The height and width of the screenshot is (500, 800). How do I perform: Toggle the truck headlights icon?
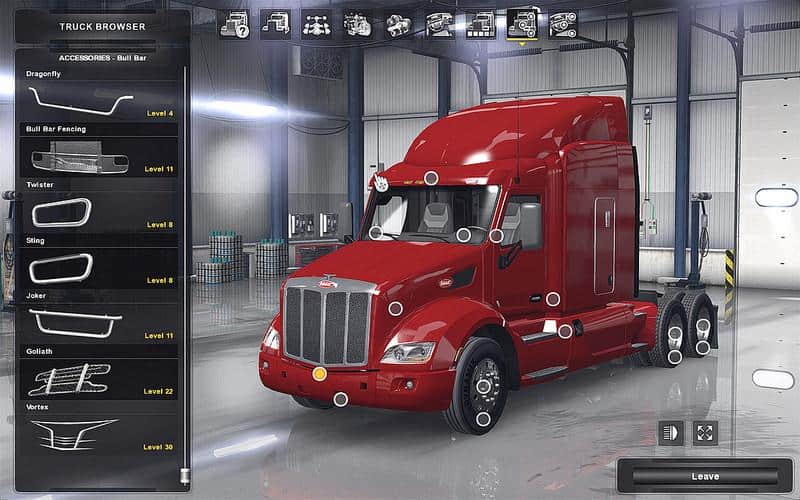[x=671, y=433]
